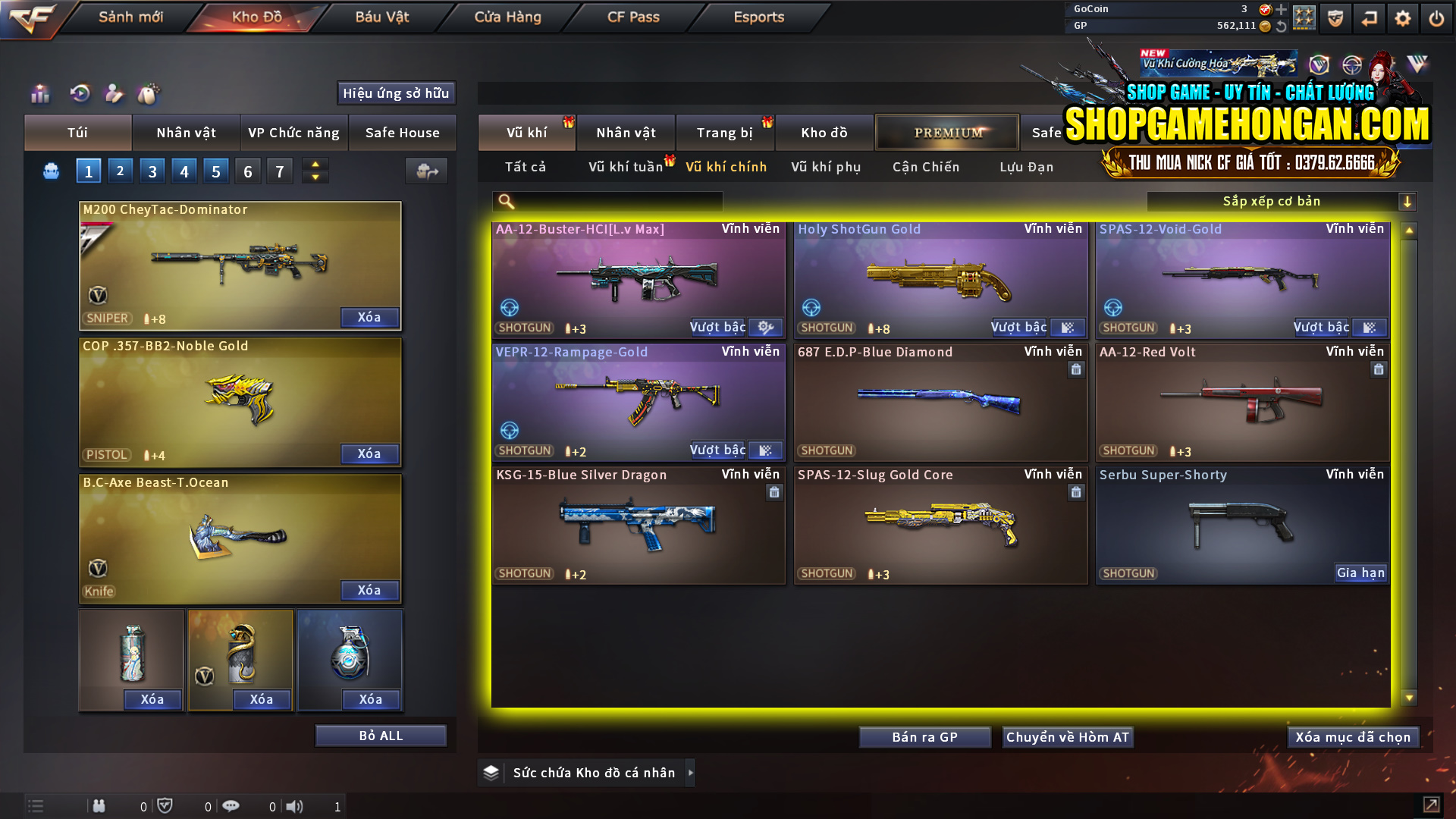Click the dog tag collection icon above tabs
Screen dimensions: 1456x819
click(149, 94)
